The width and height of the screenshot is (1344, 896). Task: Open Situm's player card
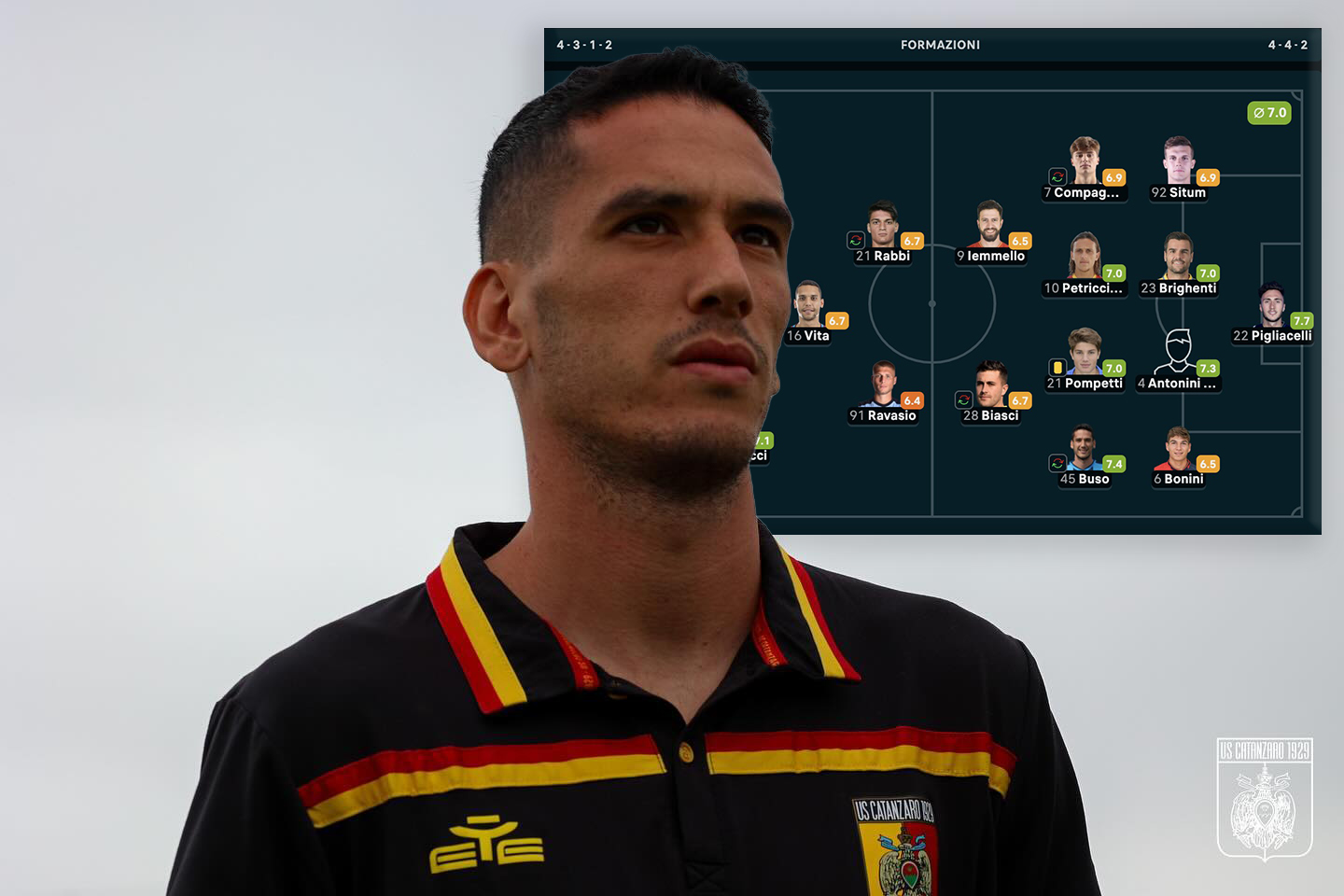point(1179,161)
